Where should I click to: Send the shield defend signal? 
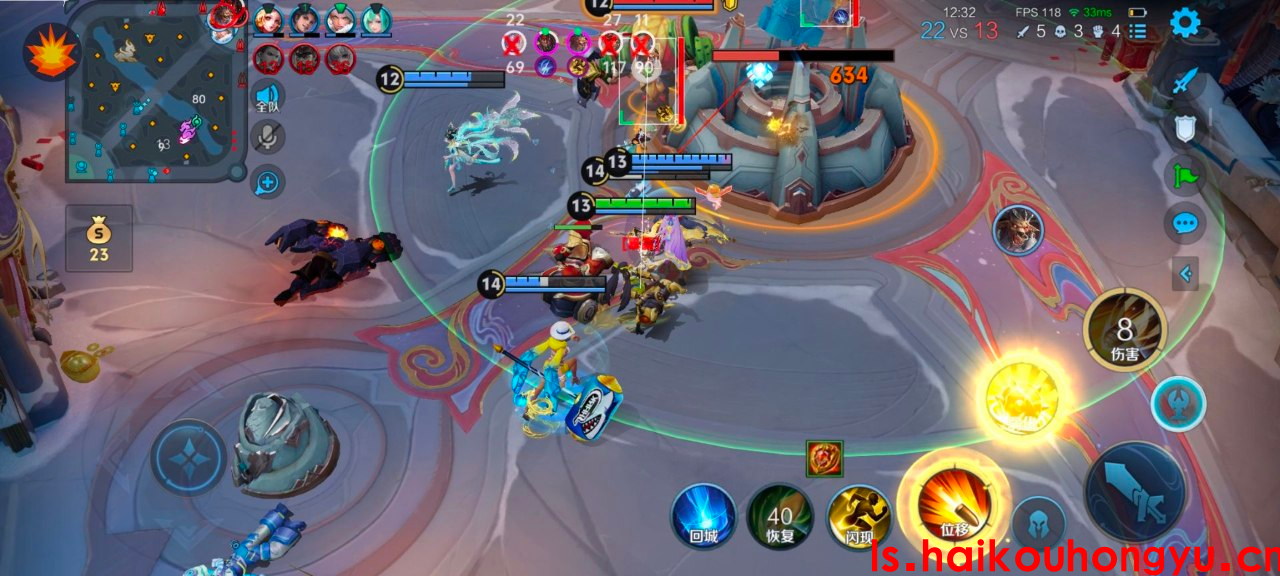coord(1185,127)
